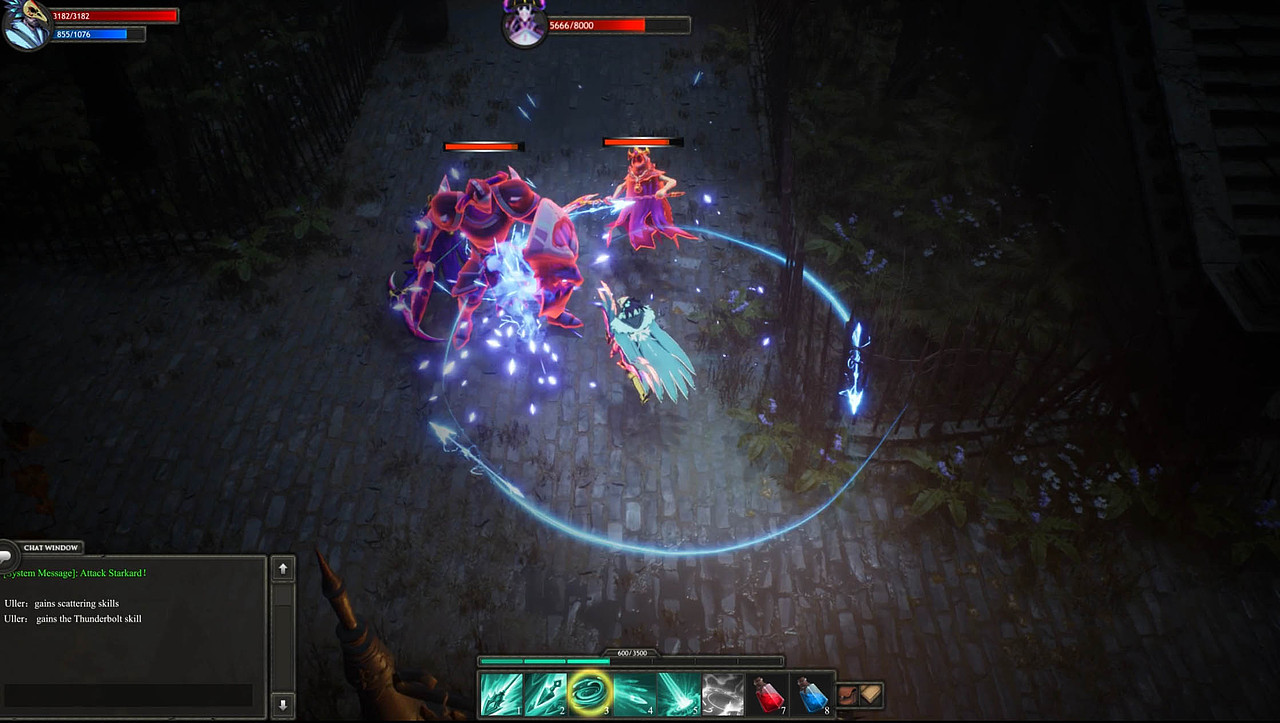Cast the wind dash skill in slot 4

pos(634,694)
